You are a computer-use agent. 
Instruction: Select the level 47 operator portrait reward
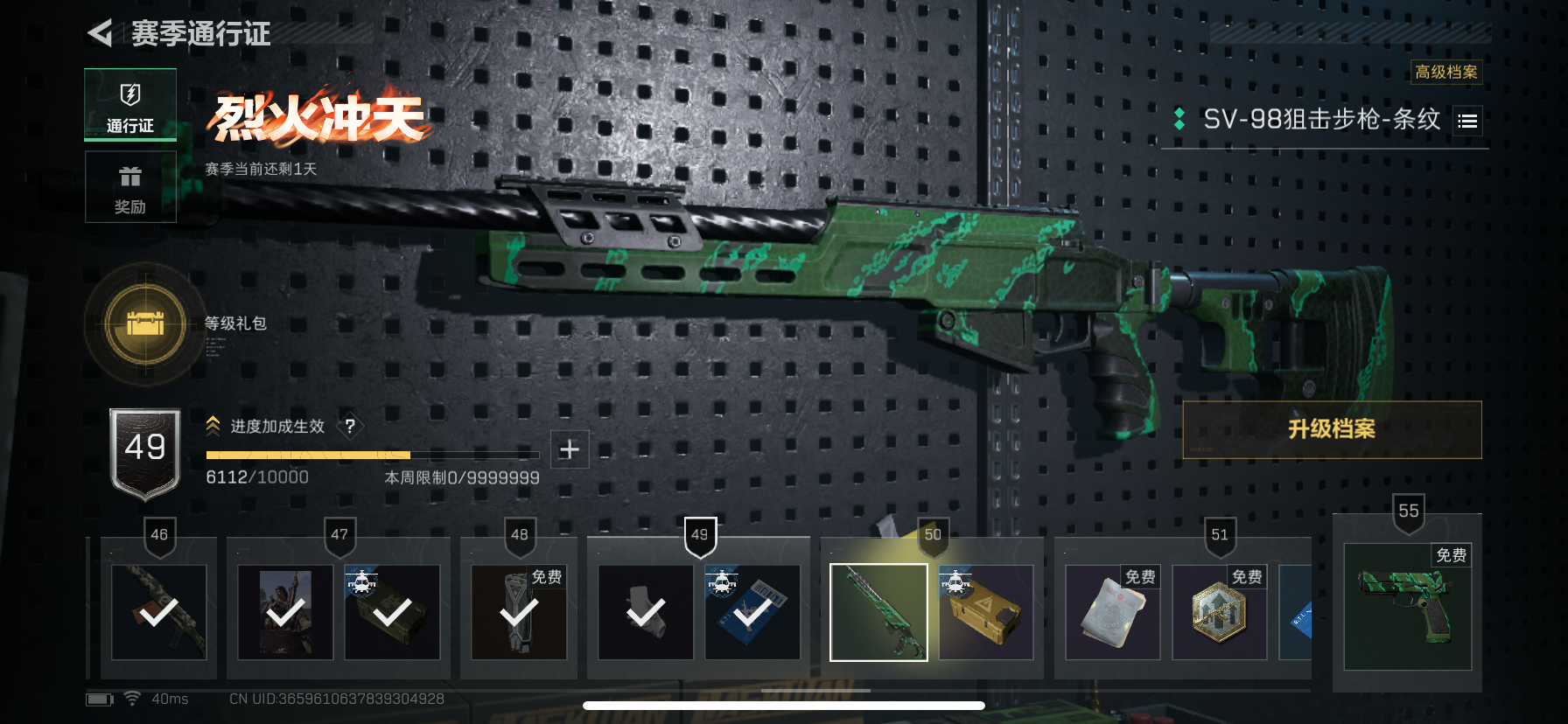click(x=285, y=612)
